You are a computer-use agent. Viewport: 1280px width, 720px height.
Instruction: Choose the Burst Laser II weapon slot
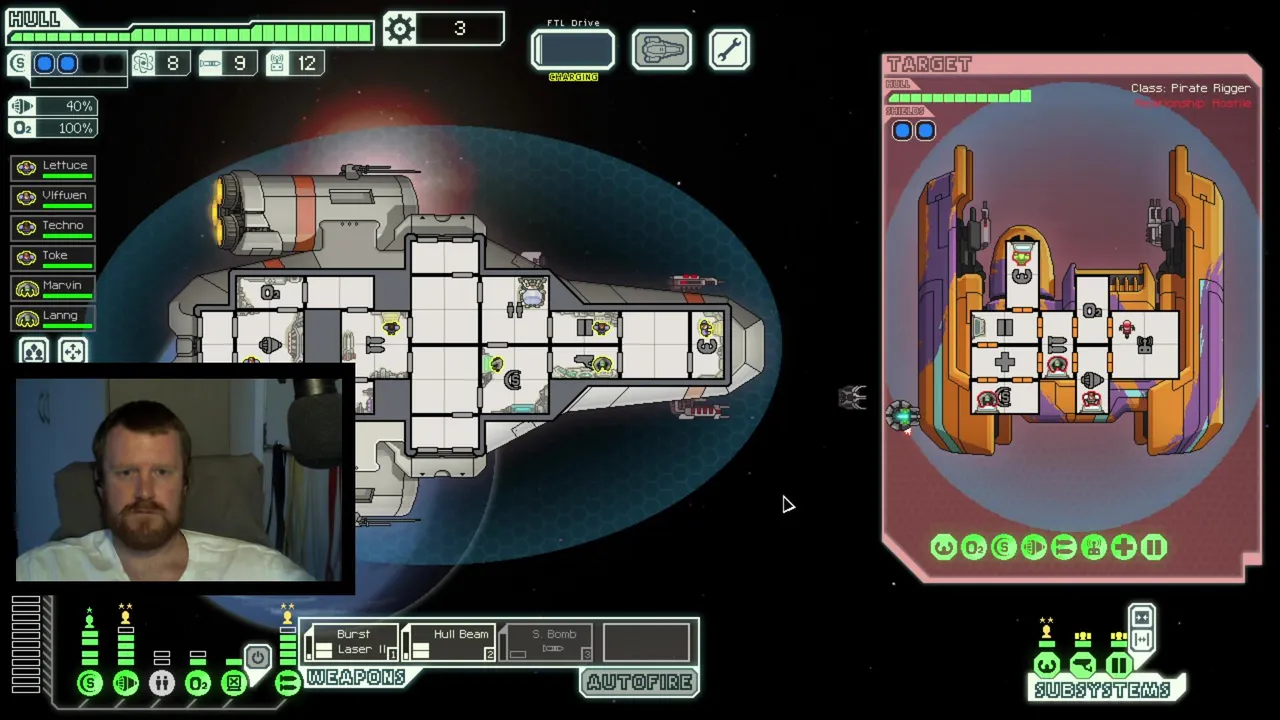352,642
